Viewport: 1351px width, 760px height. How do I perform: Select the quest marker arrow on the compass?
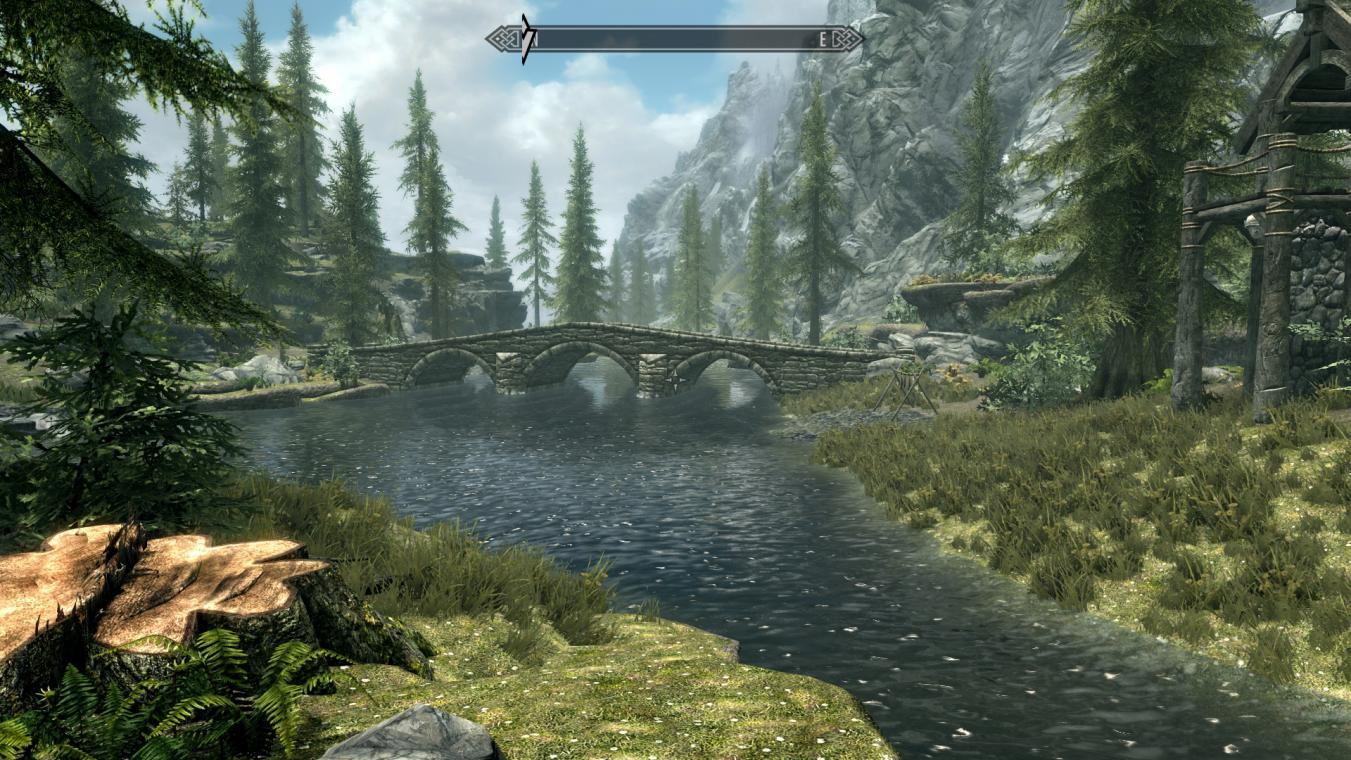pyautogui.click(x=526, y=39)
